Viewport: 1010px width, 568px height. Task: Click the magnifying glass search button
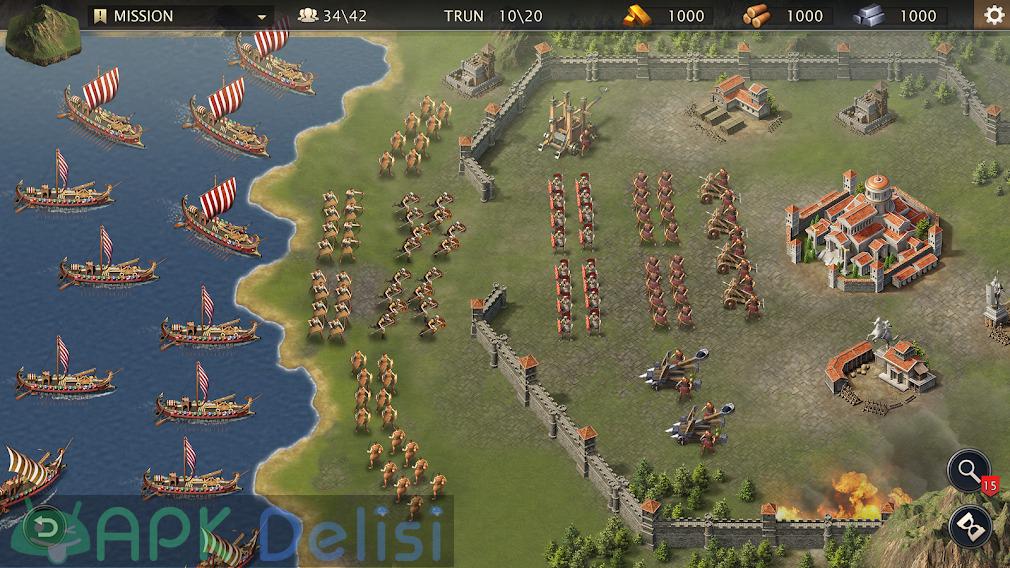pyautogui.click(x=969, y=472)
